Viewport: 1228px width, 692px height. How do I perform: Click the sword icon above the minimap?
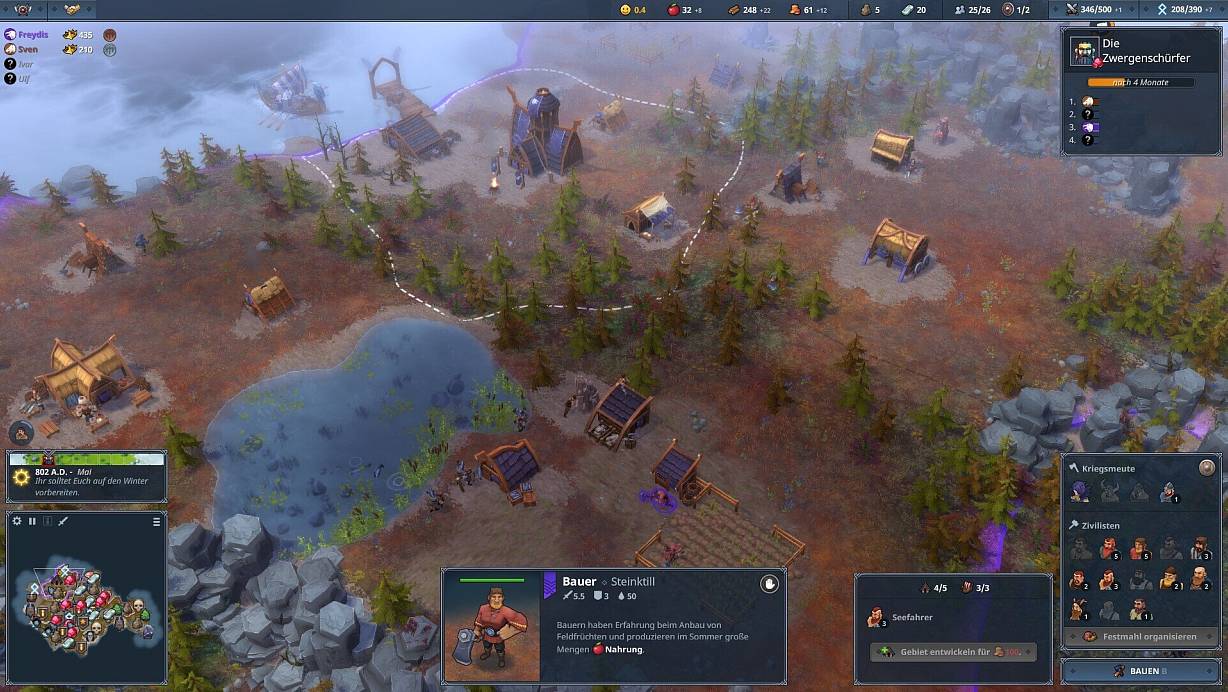[x=63, y=521]
